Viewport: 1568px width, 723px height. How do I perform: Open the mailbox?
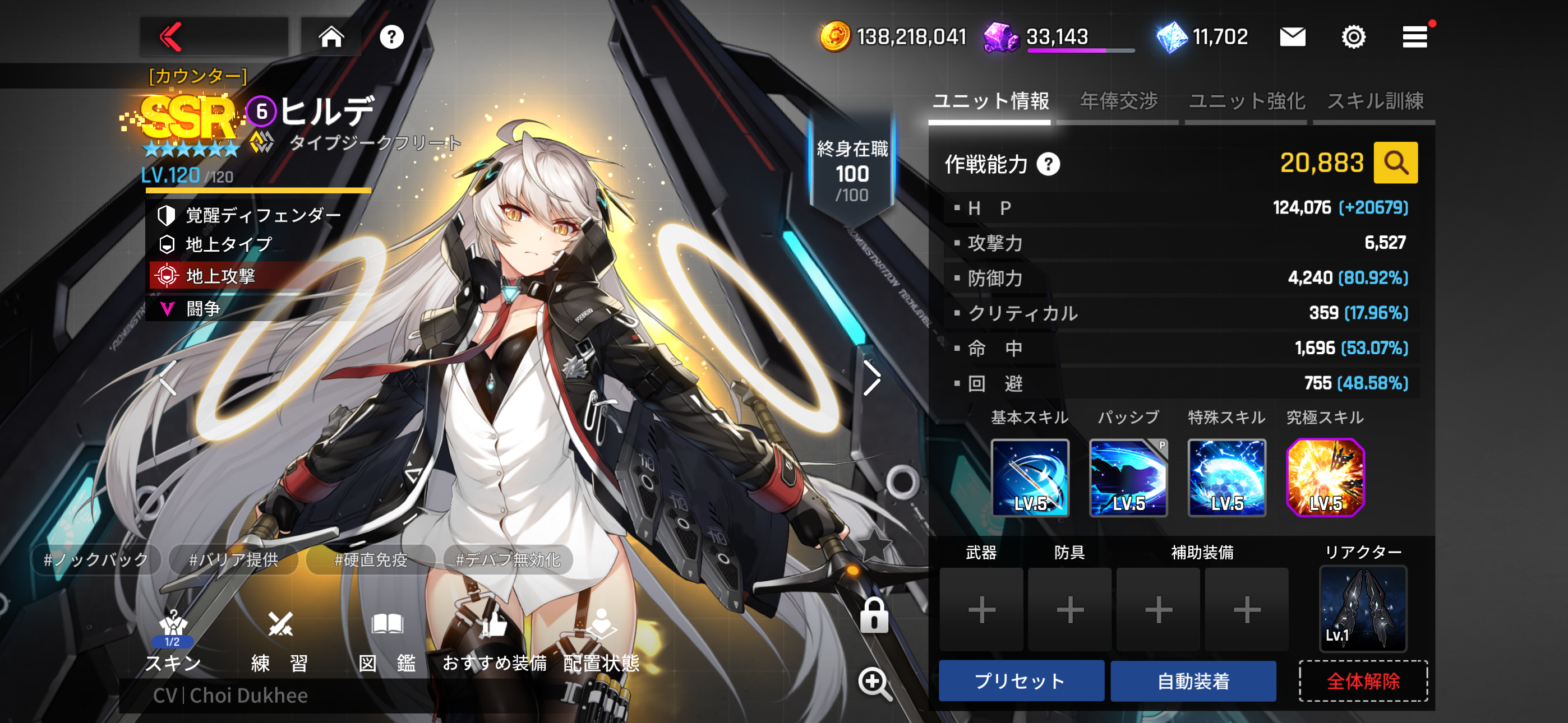point(1292,37)
